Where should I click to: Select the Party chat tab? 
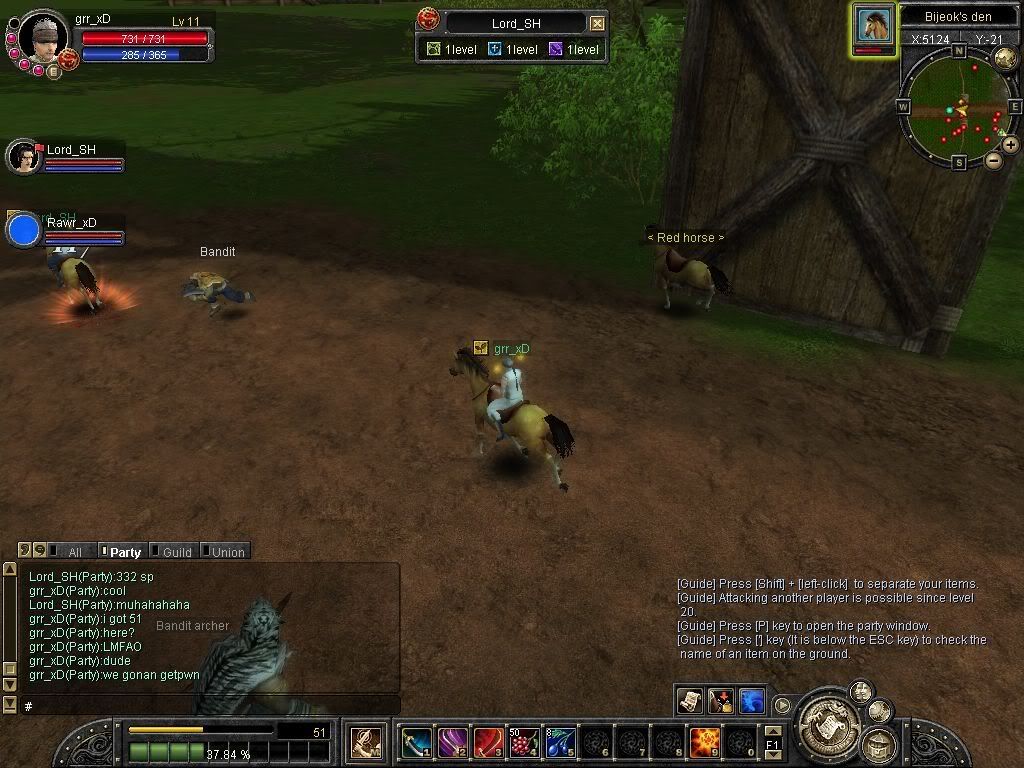tap(125, 551)
